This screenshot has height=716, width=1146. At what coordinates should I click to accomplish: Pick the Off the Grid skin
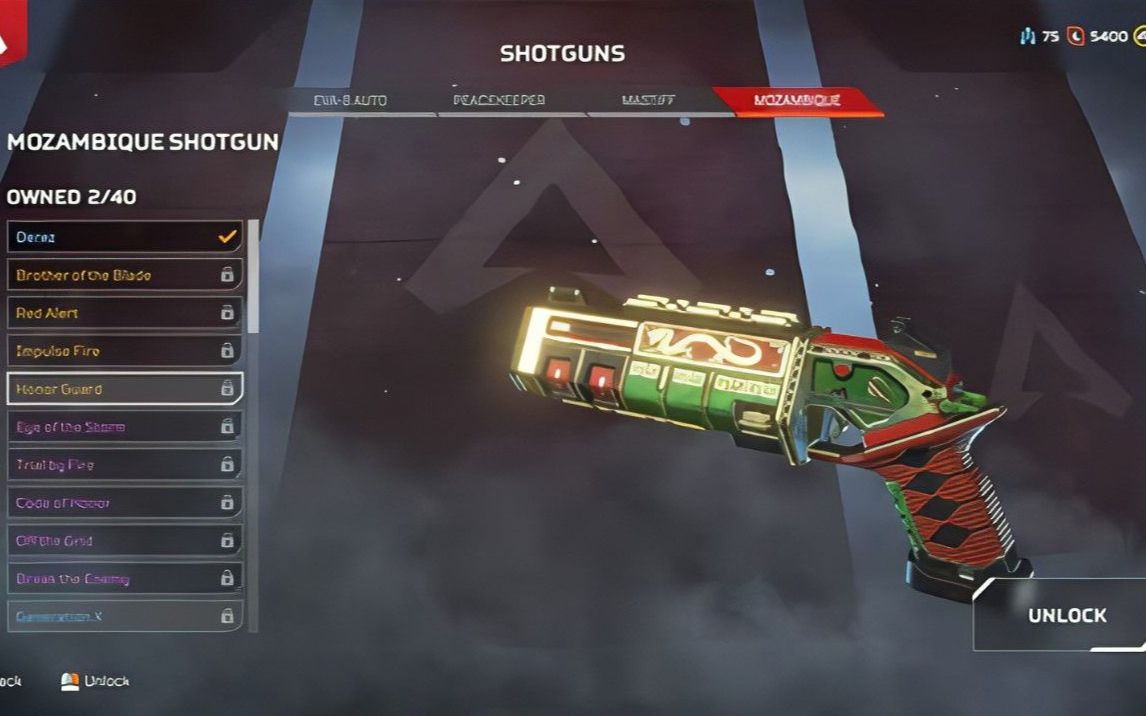pyautogui.click(x=125, y=541)
